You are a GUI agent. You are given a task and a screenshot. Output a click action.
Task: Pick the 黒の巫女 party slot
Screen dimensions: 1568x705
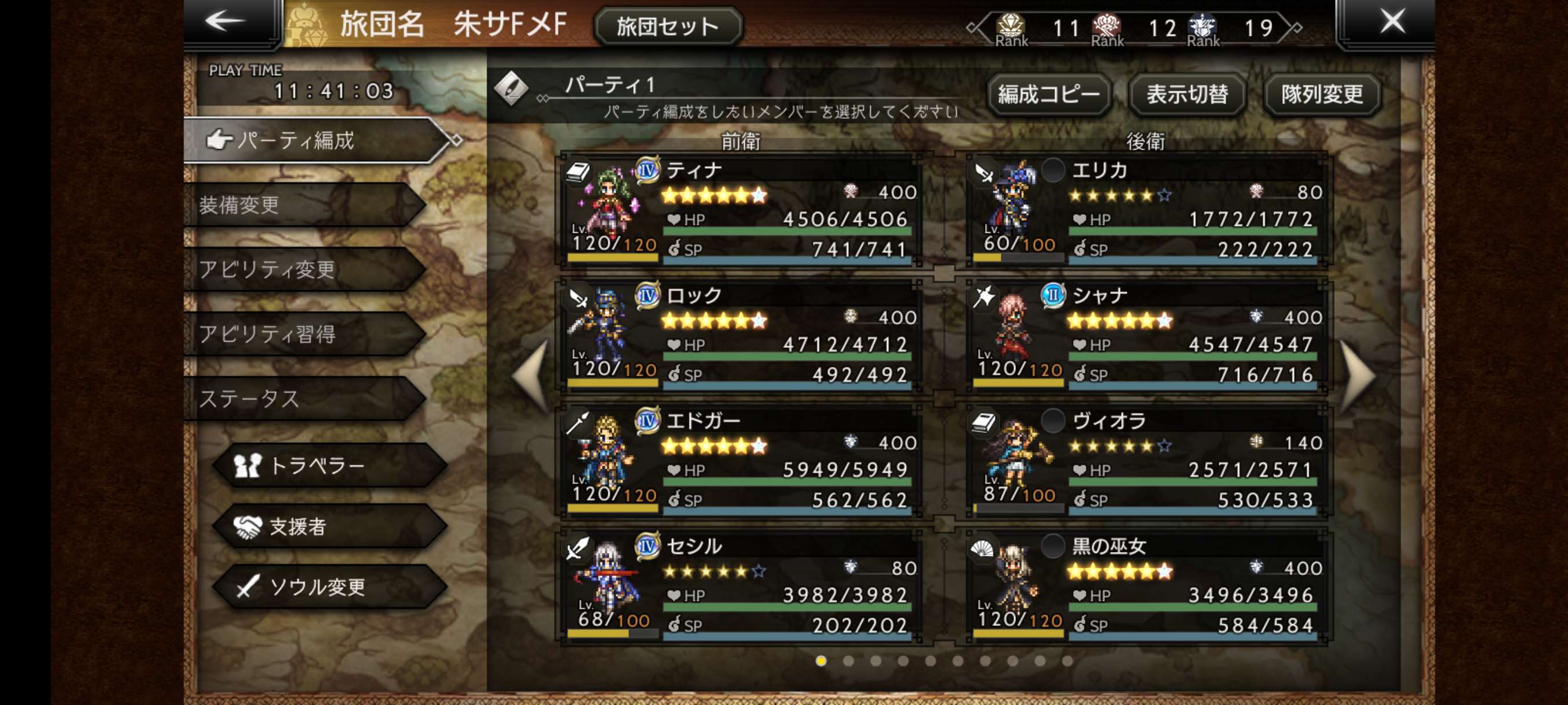[1145, 586]
